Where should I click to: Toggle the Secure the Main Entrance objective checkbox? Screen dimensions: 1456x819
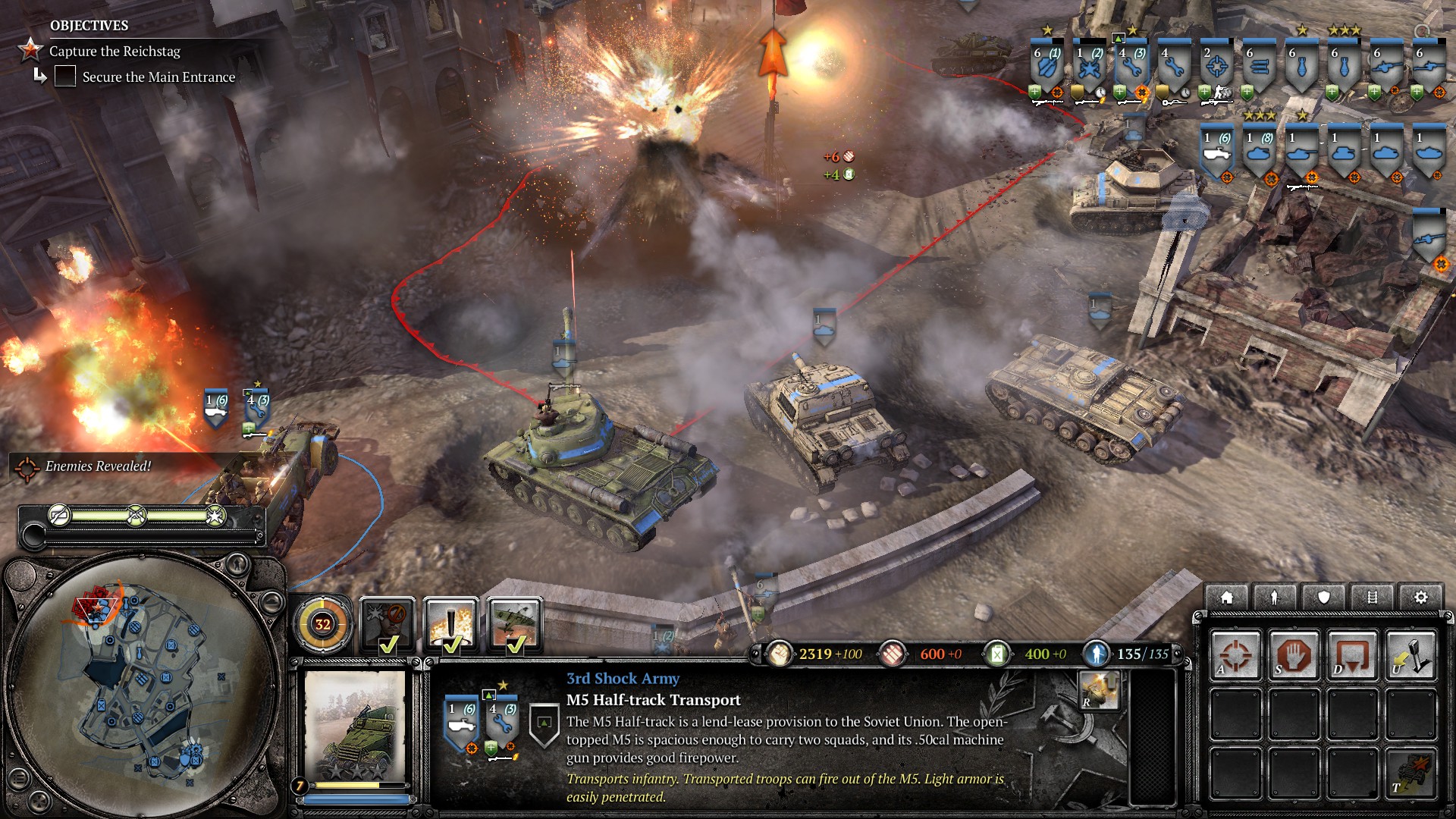[x=65, y=77]
